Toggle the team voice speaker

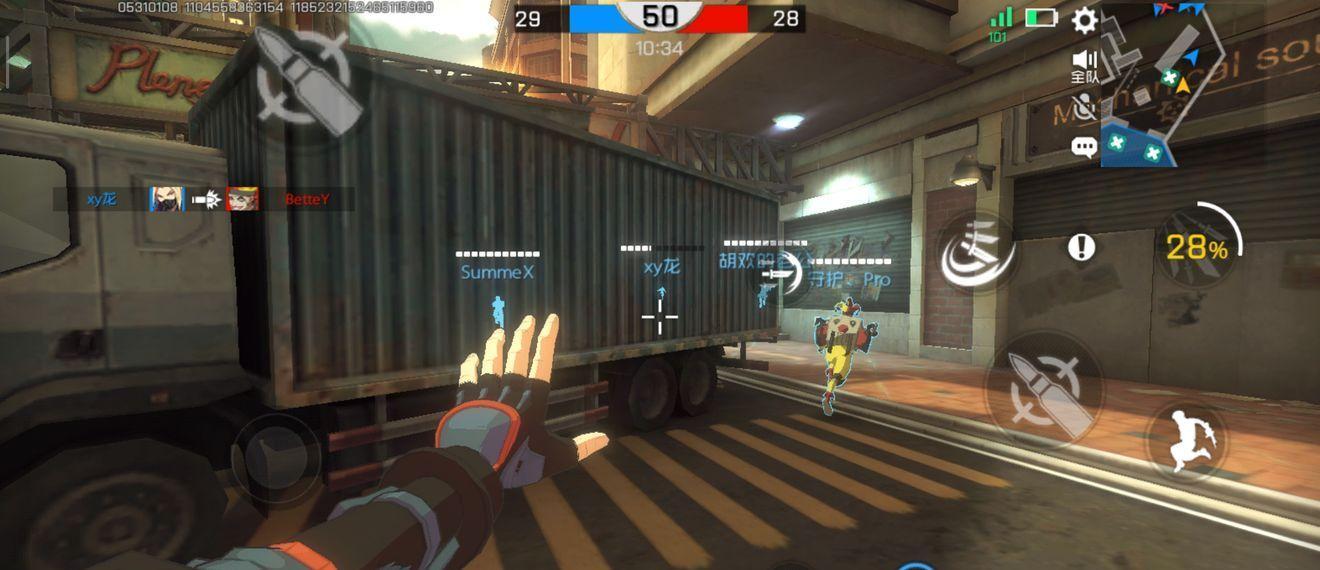(x=1084, y=62)
